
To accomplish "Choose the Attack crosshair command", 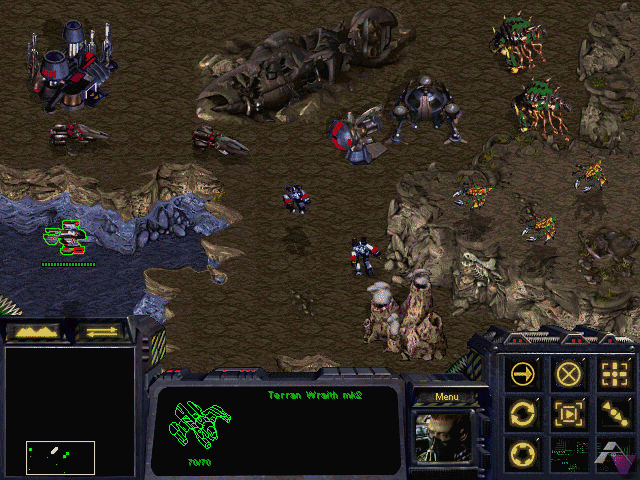I will click(613, 373).
